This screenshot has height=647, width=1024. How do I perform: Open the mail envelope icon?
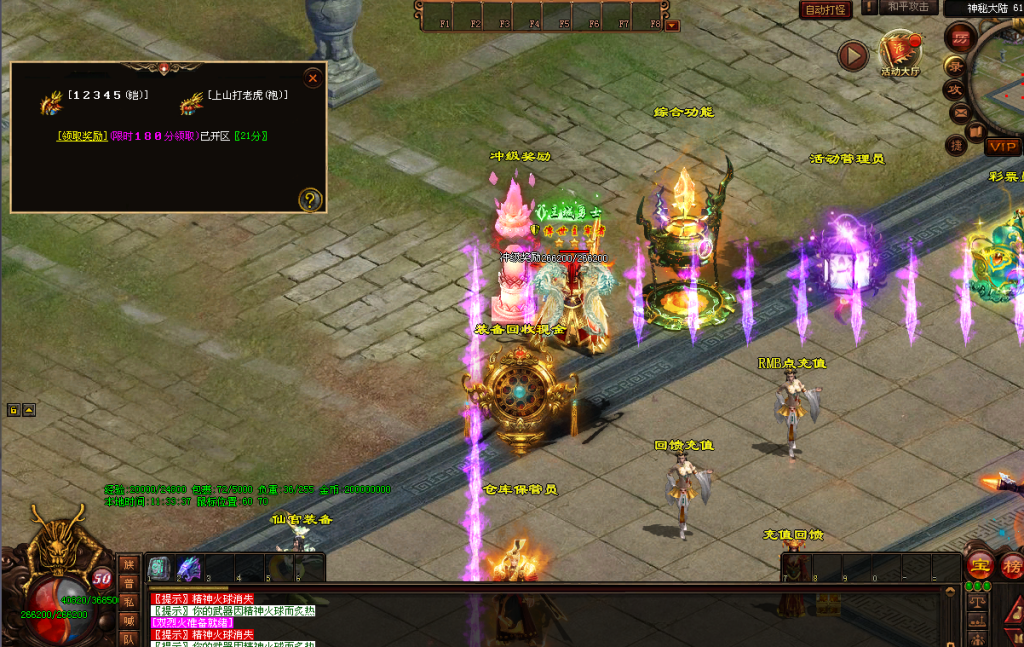pos(960,112)
